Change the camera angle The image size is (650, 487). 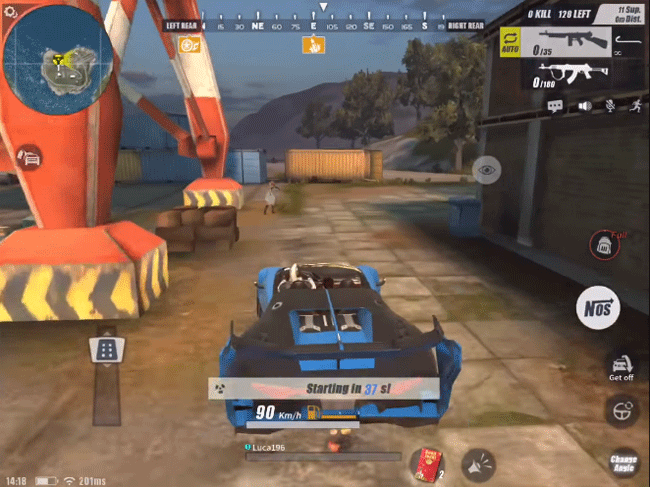tap(623, 461)
